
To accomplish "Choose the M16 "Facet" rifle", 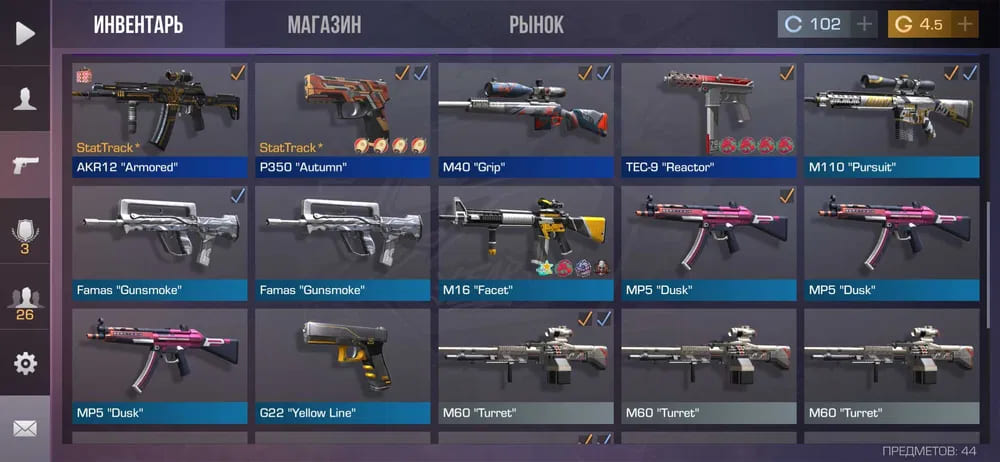I will point(525,243).
